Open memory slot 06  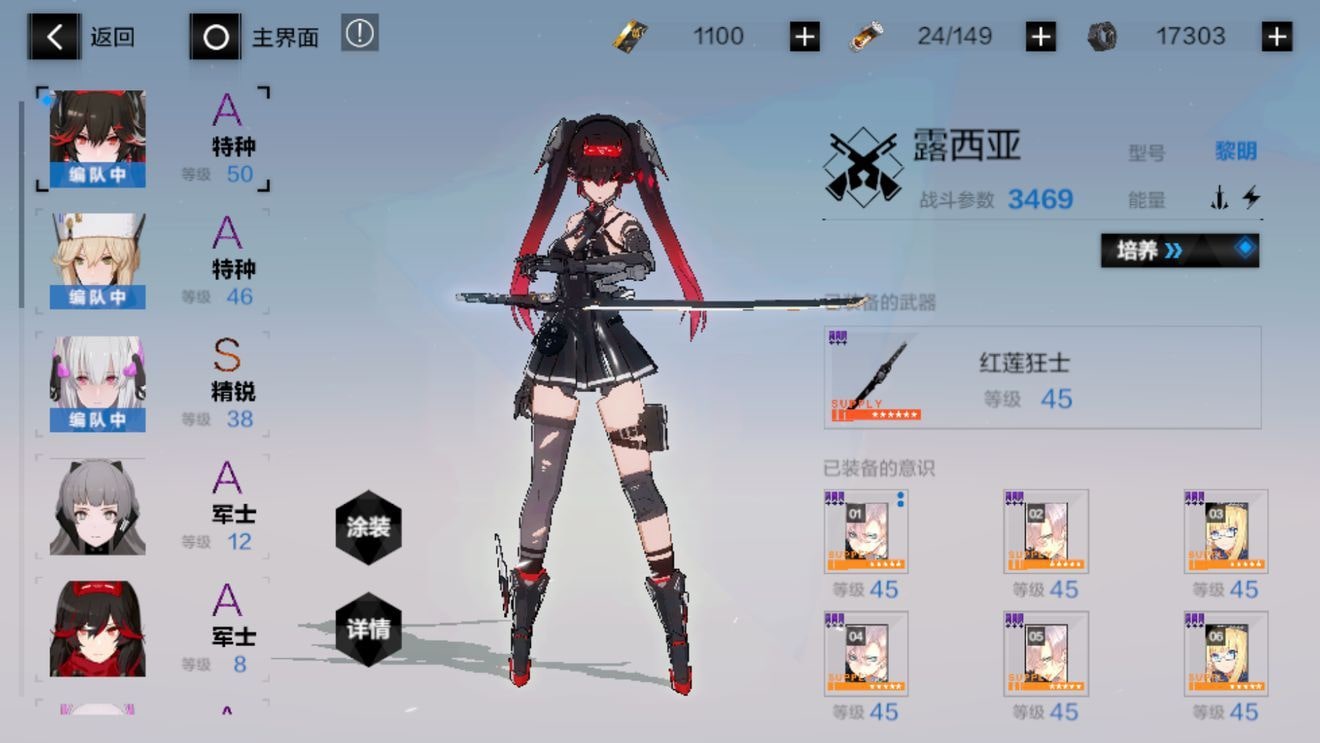pos(1226,653)
